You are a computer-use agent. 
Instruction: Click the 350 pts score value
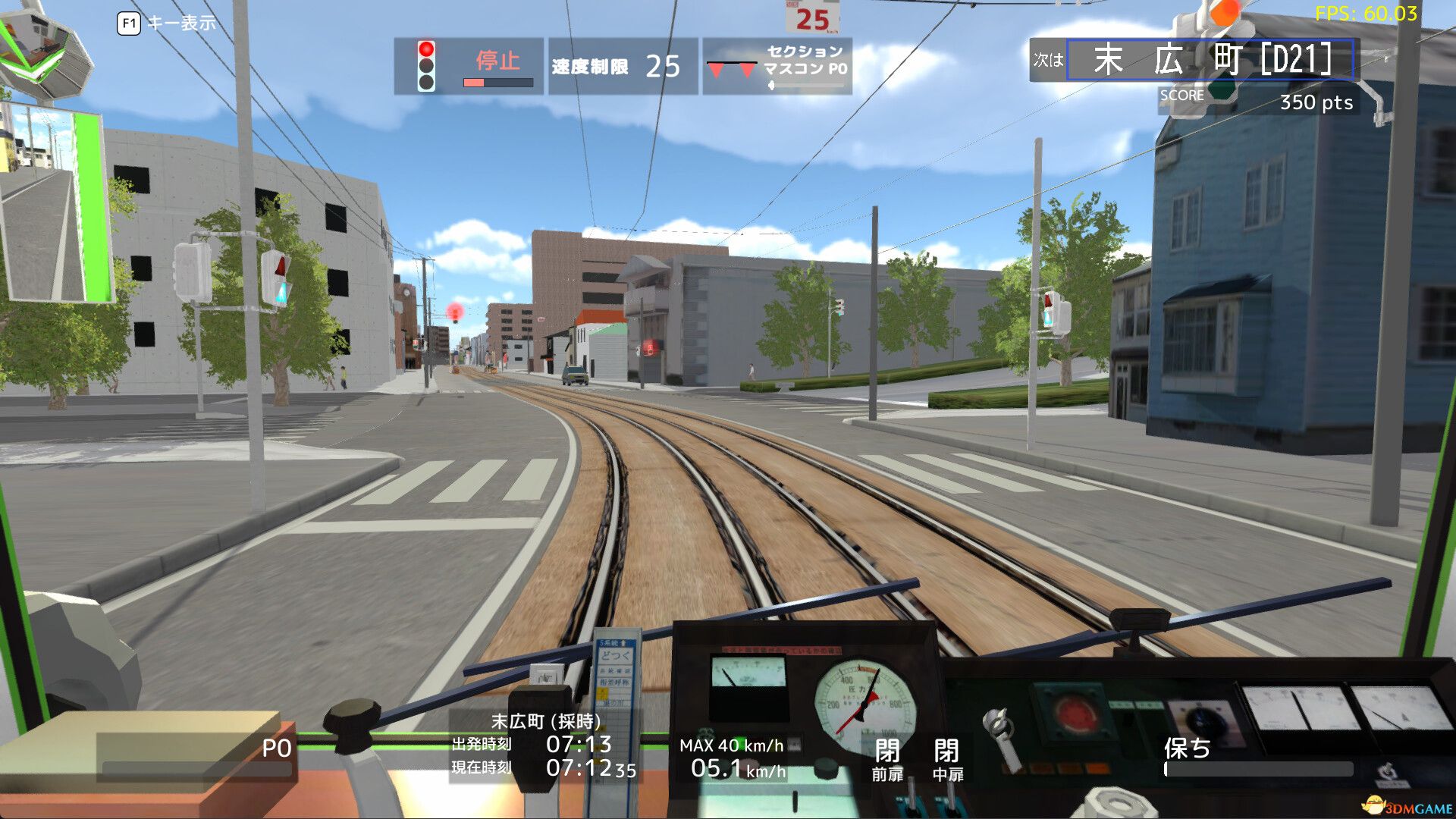pos(1314,104)
